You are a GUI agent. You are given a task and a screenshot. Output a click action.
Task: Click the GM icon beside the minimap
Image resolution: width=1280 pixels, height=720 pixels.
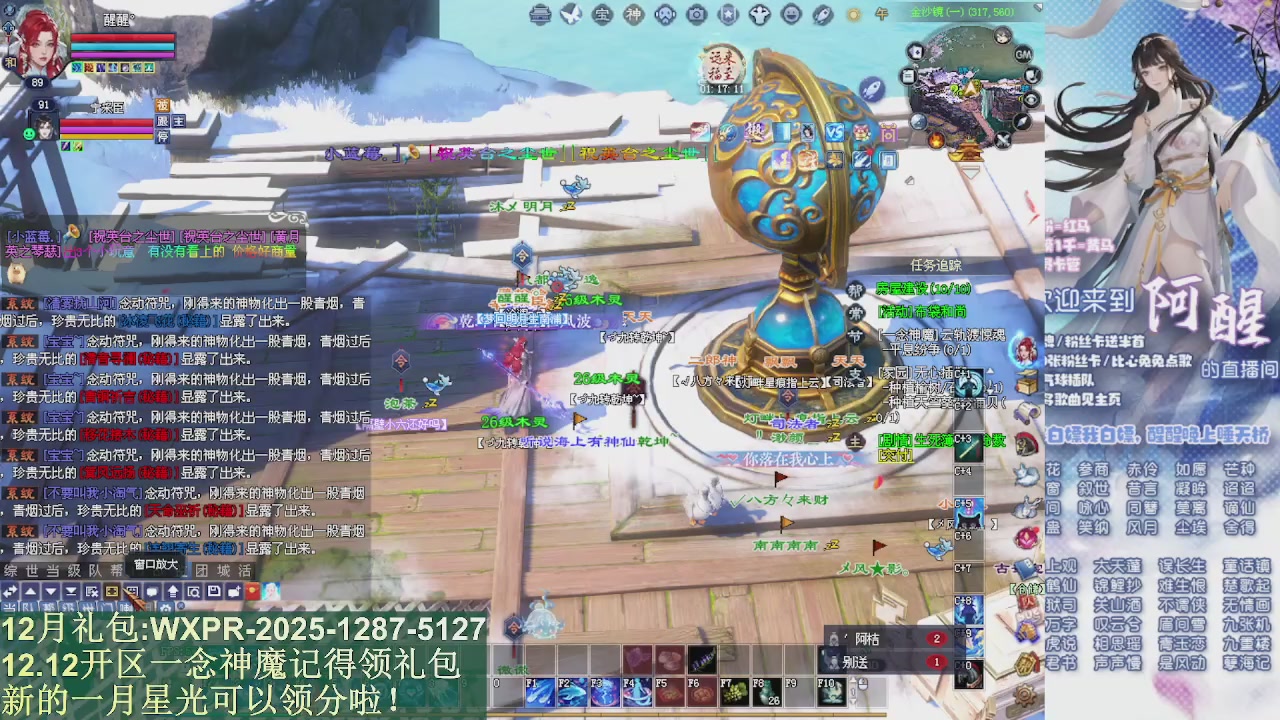coord(1023,53)
